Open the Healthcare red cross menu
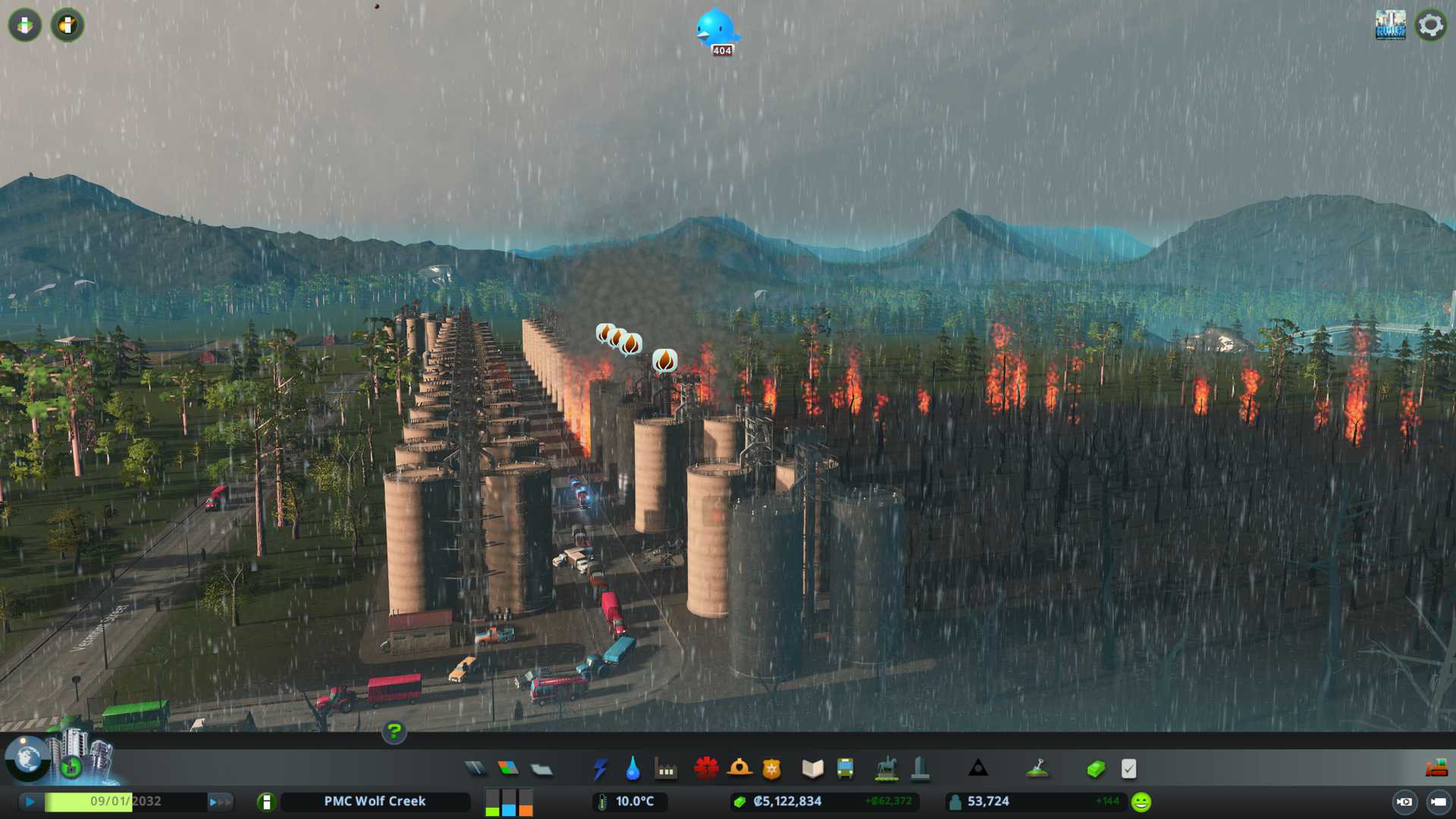Viewport: 1456px width, 819px height. (706, 769)
